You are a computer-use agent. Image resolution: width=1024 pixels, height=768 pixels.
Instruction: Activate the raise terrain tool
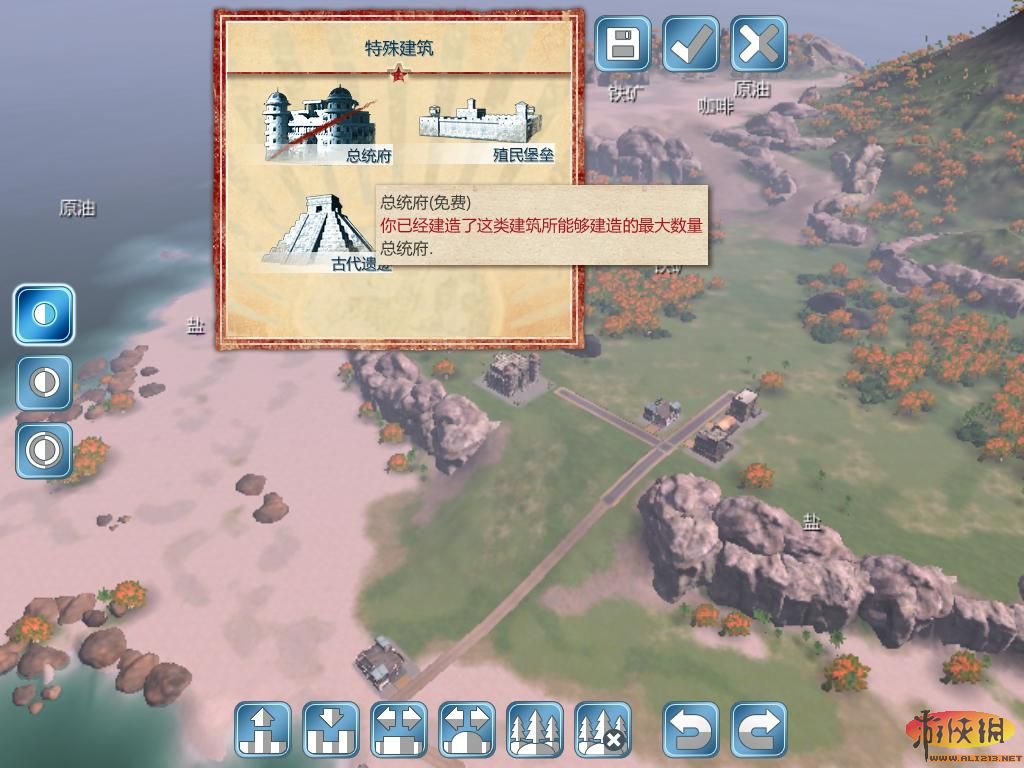tap(263, 729)
